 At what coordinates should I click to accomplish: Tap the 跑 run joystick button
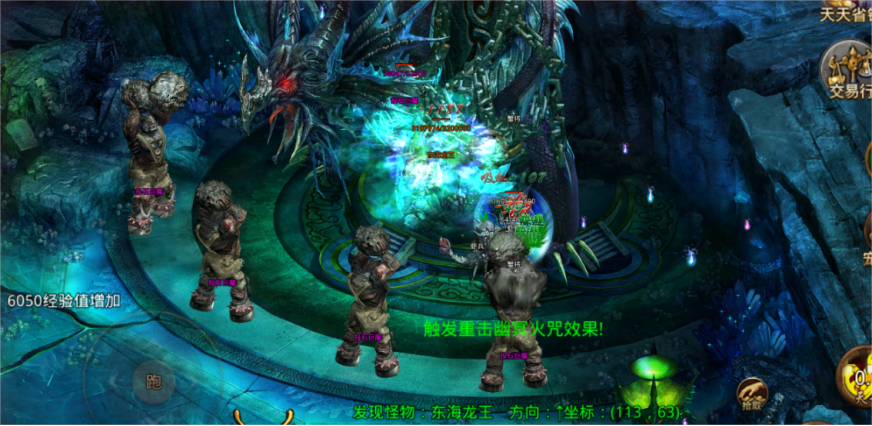(153, 380)
